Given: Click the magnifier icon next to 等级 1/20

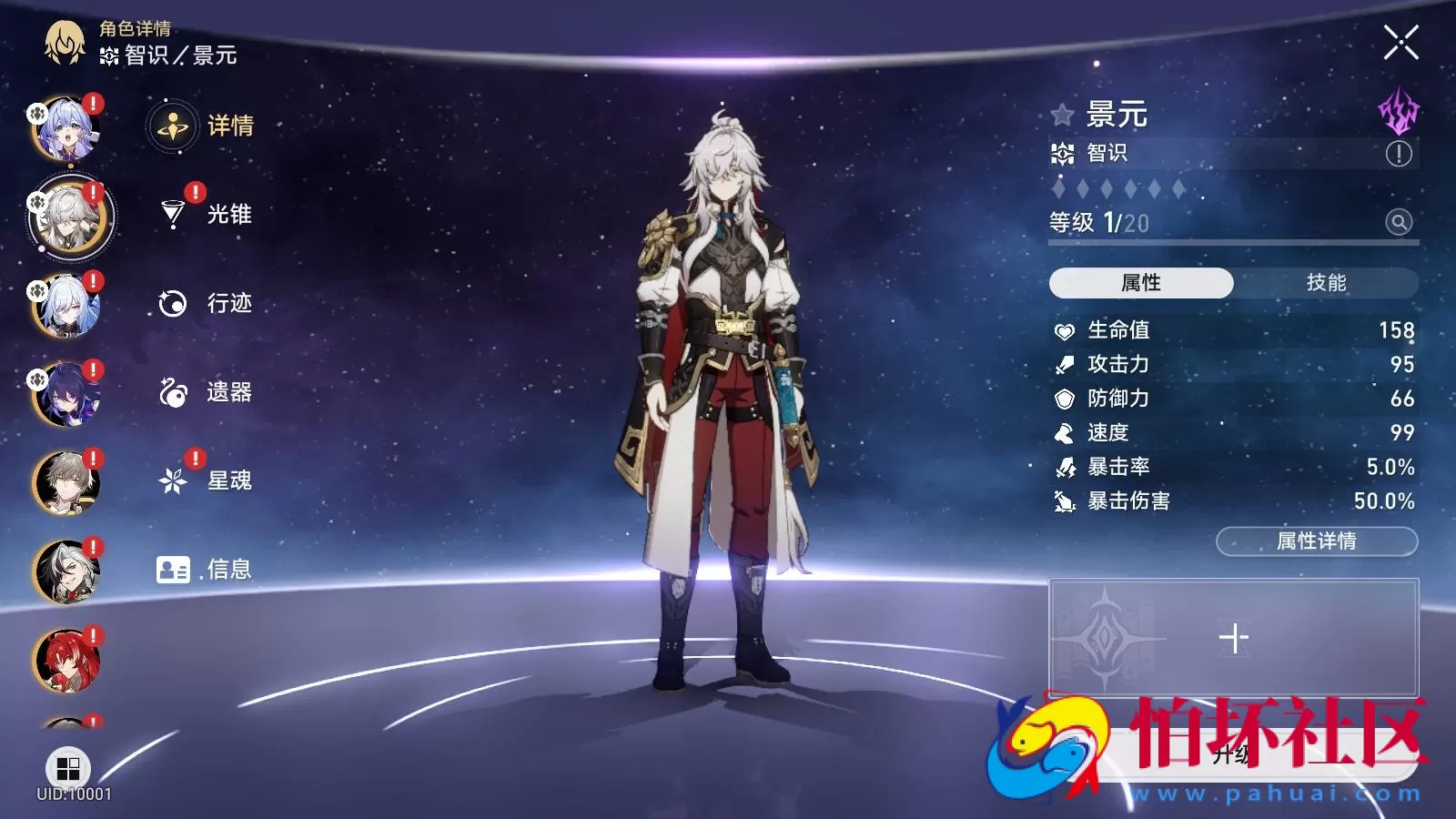Looking at the screenshot, I should point(1399,222).
